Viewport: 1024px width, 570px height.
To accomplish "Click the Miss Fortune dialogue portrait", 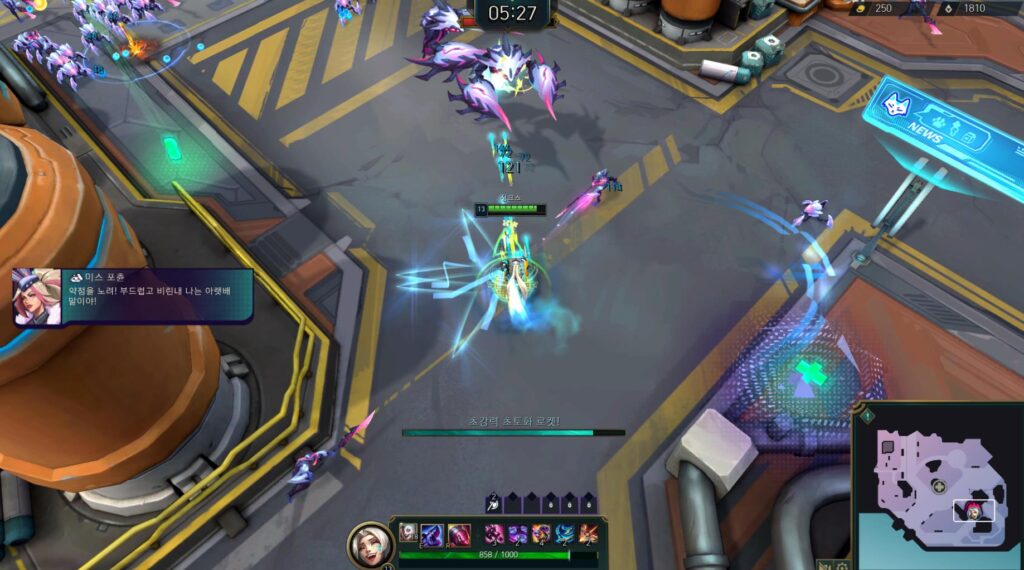I will 37,297.
